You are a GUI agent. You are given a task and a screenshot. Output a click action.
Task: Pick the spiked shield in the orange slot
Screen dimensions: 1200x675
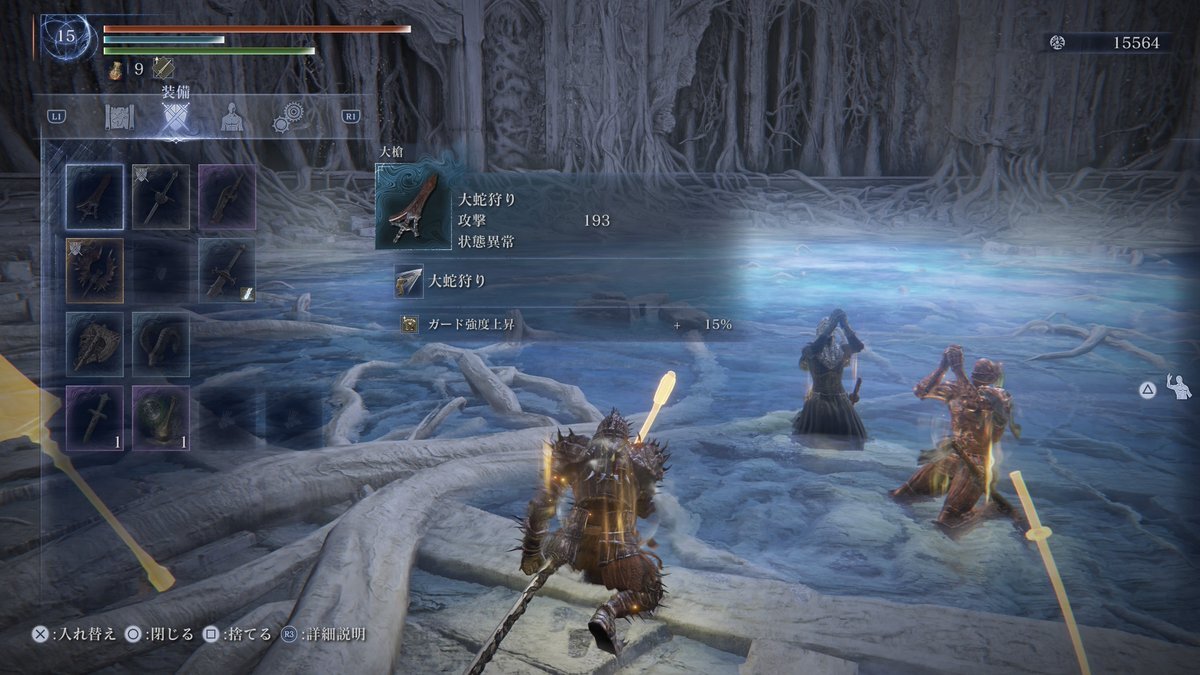(95, 270)
